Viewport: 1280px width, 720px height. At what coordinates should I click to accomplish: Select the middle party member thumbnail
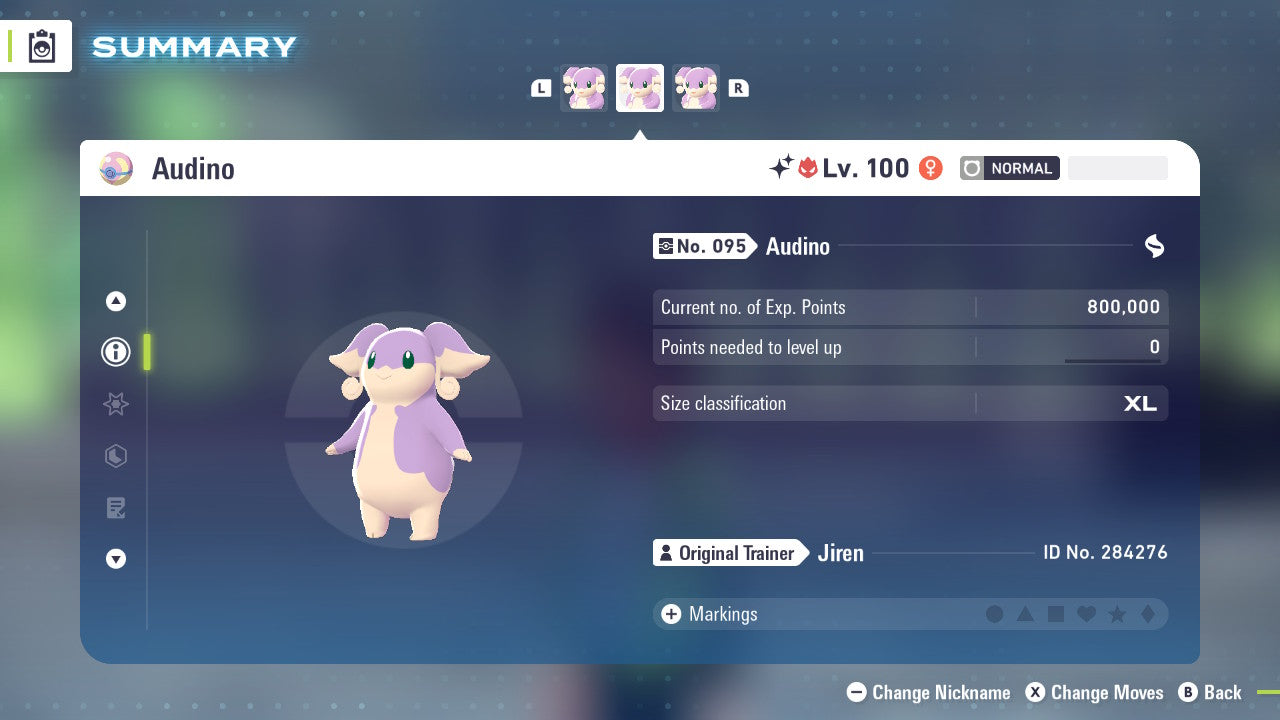point(639,88)
